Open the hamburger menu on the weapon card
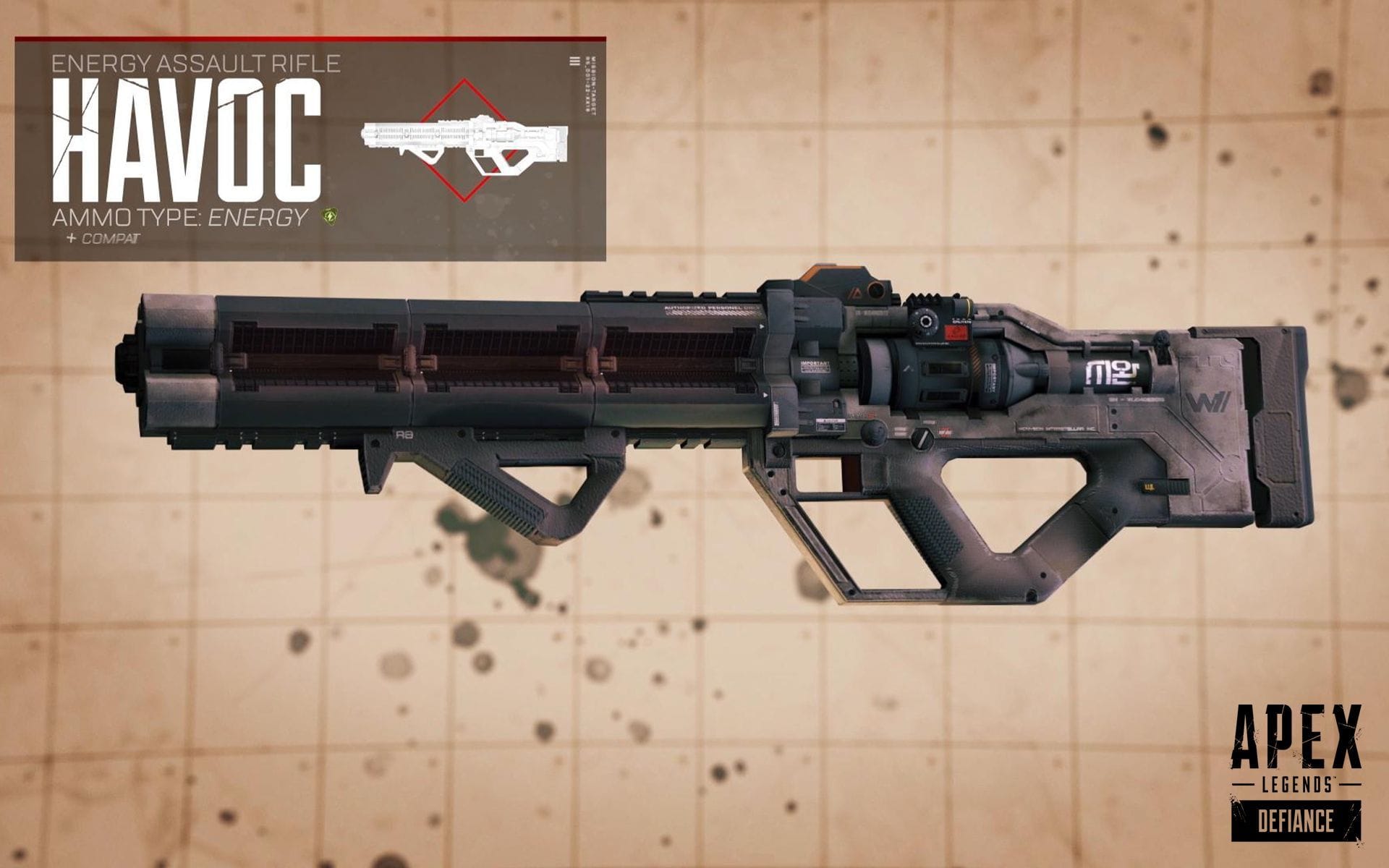The height and width of the screenshot is (868, 1389). pyautogui.click(x=575, y=62)
